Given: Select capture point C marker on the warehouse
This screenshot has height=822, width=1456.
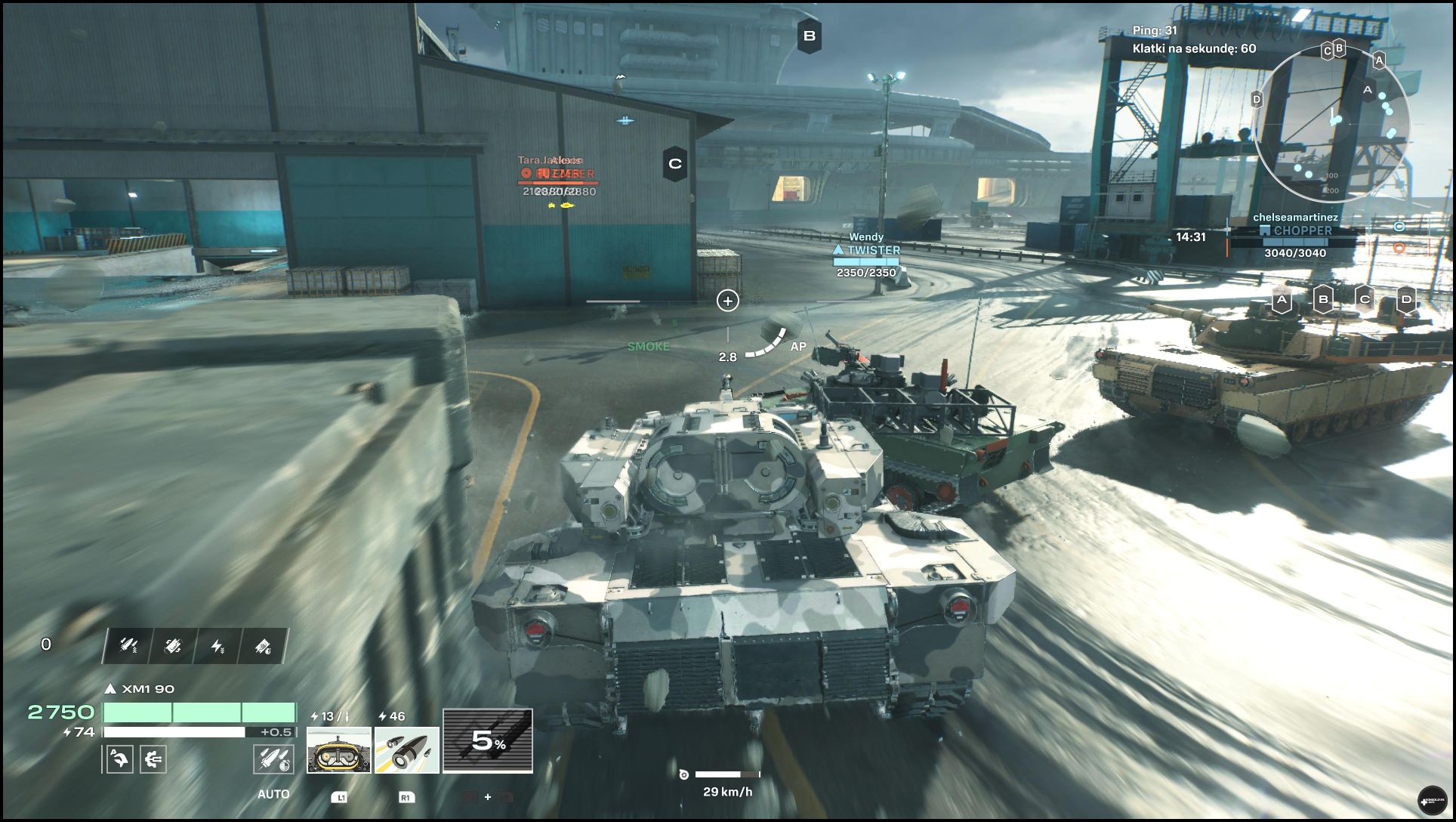Looking at the screenshot, I should click(675, 163).
